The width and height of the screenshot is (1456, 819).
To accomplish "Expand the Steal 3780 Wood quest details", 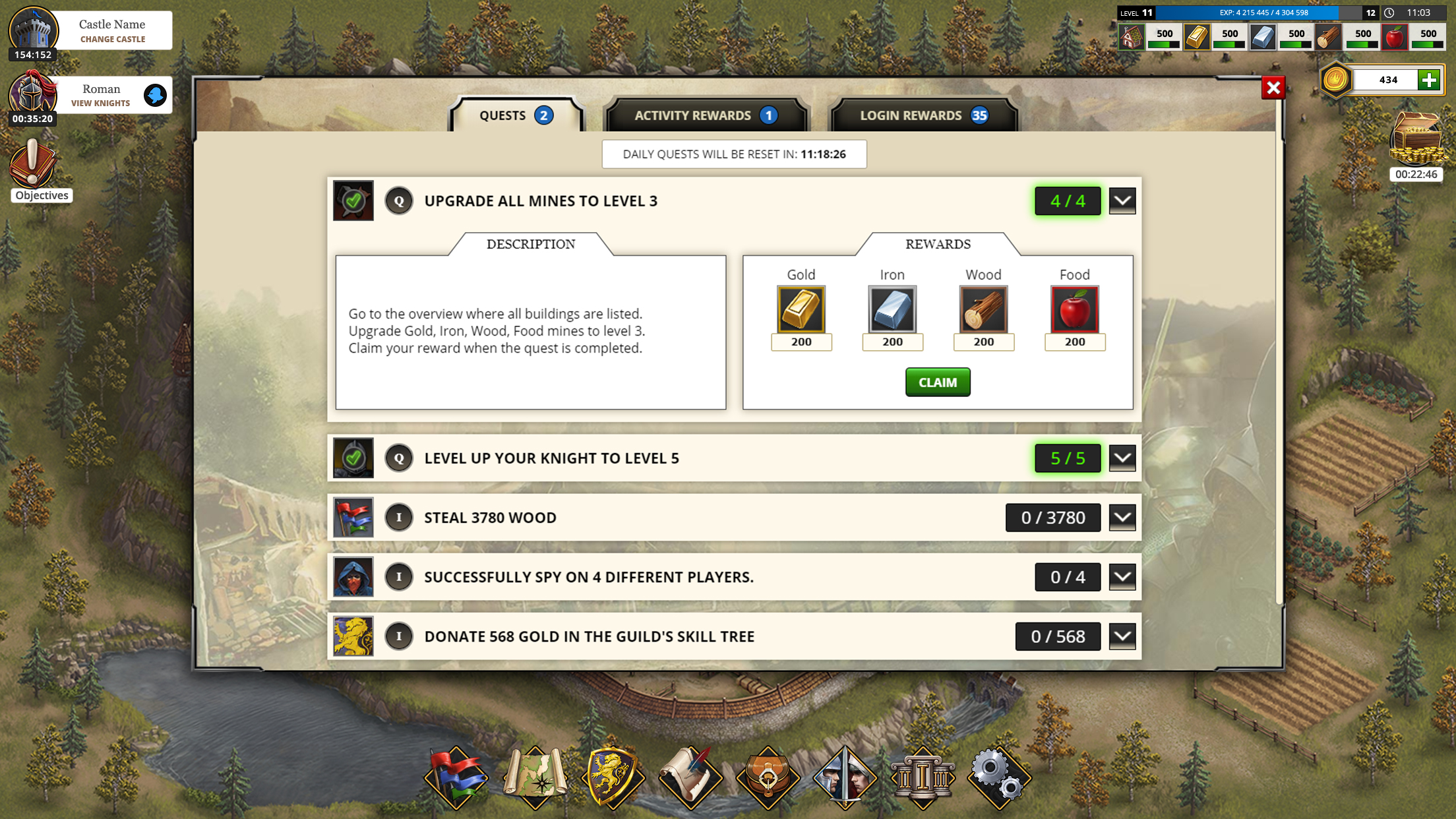I will point(1122,517).
